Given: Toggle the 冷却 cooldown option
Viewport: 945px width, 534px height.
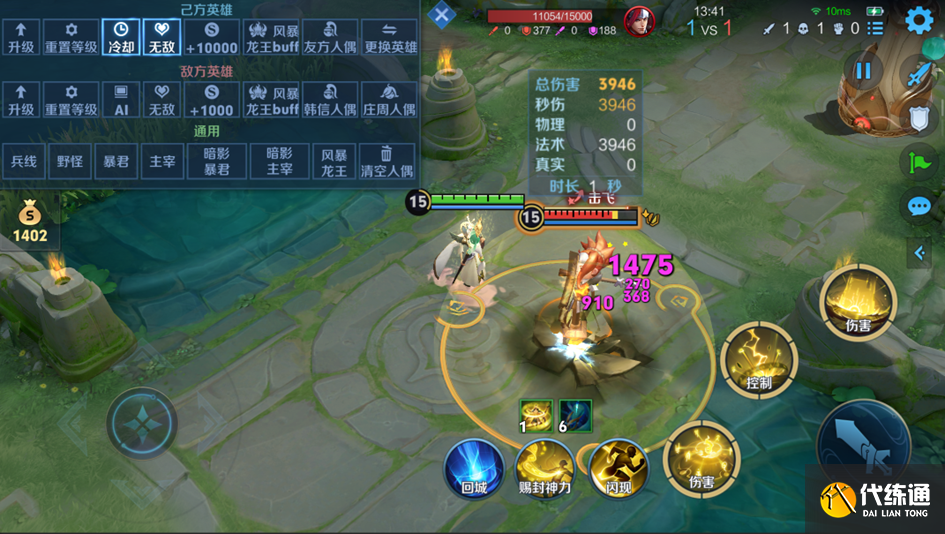Looking at the screenshot, I should [120, 37].
